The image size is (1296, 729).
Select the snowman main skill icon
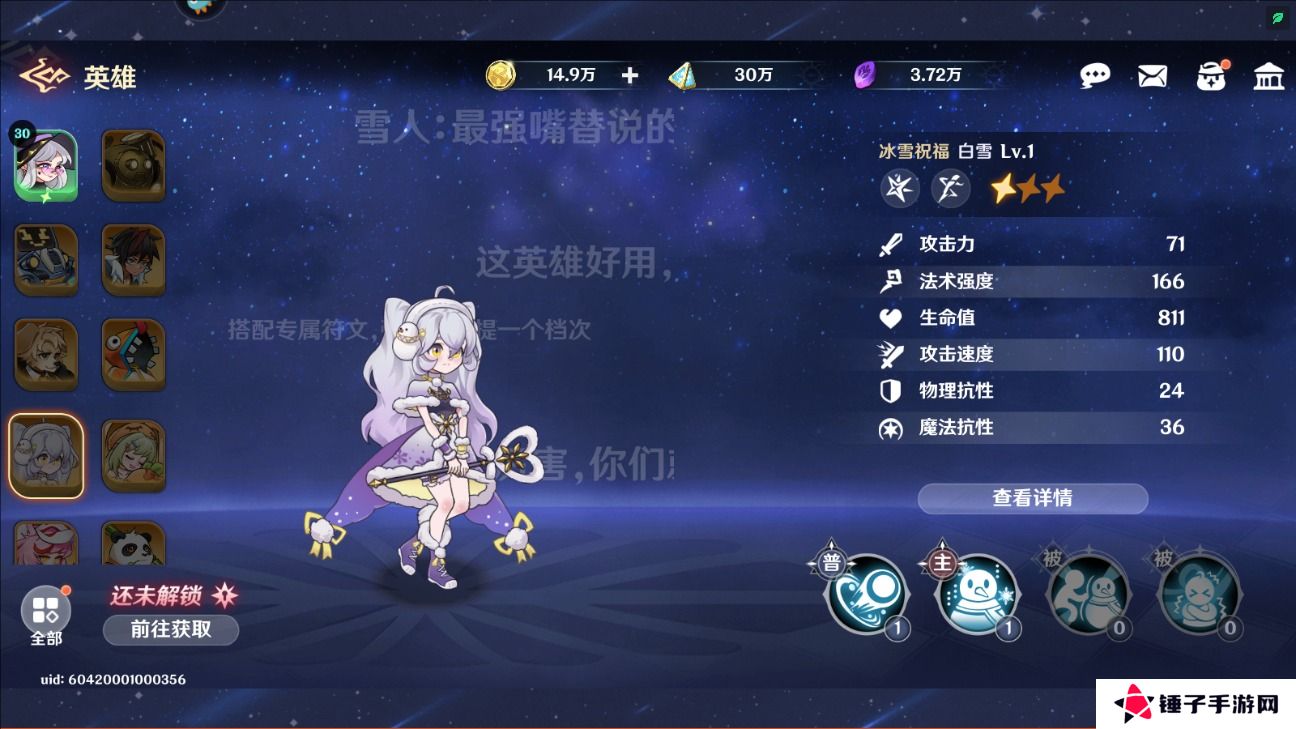pyautogui.click(x=978, y=595)
